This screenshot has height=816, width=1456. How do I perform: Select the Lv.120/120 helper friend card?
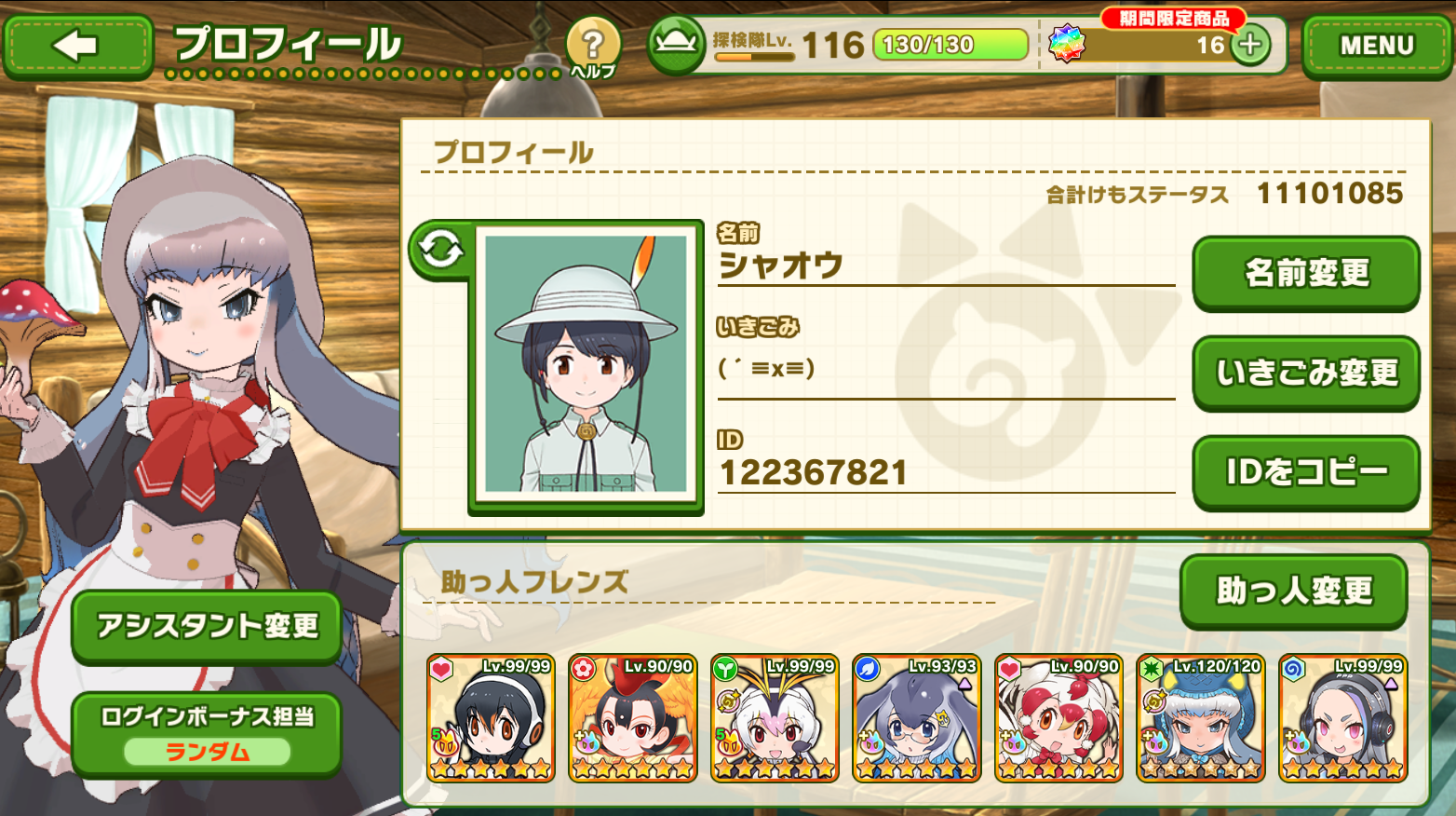click(x=1201, y=717)
